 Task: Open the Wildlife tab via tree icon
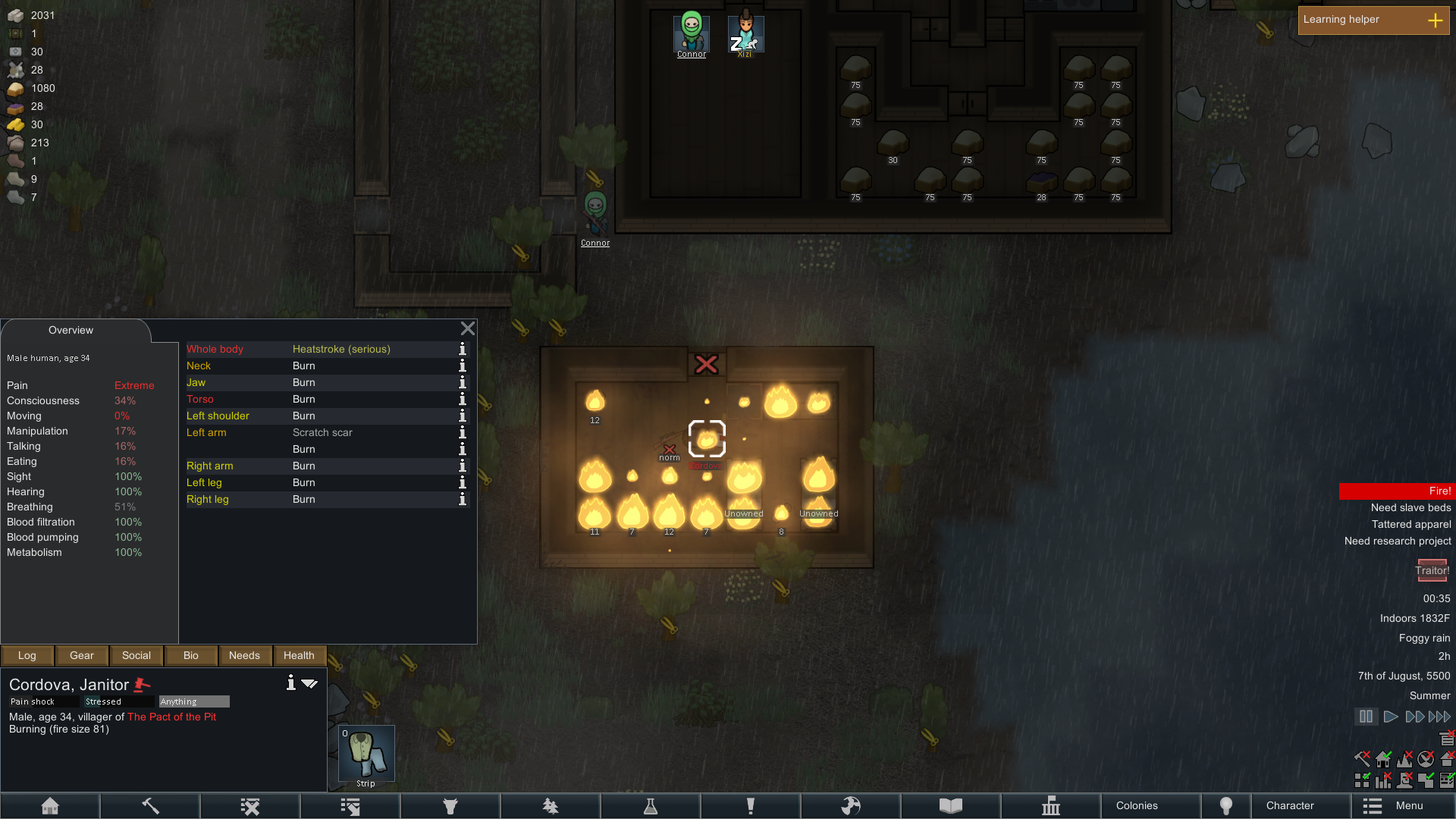pyautogui.click(x=551, y=805)
